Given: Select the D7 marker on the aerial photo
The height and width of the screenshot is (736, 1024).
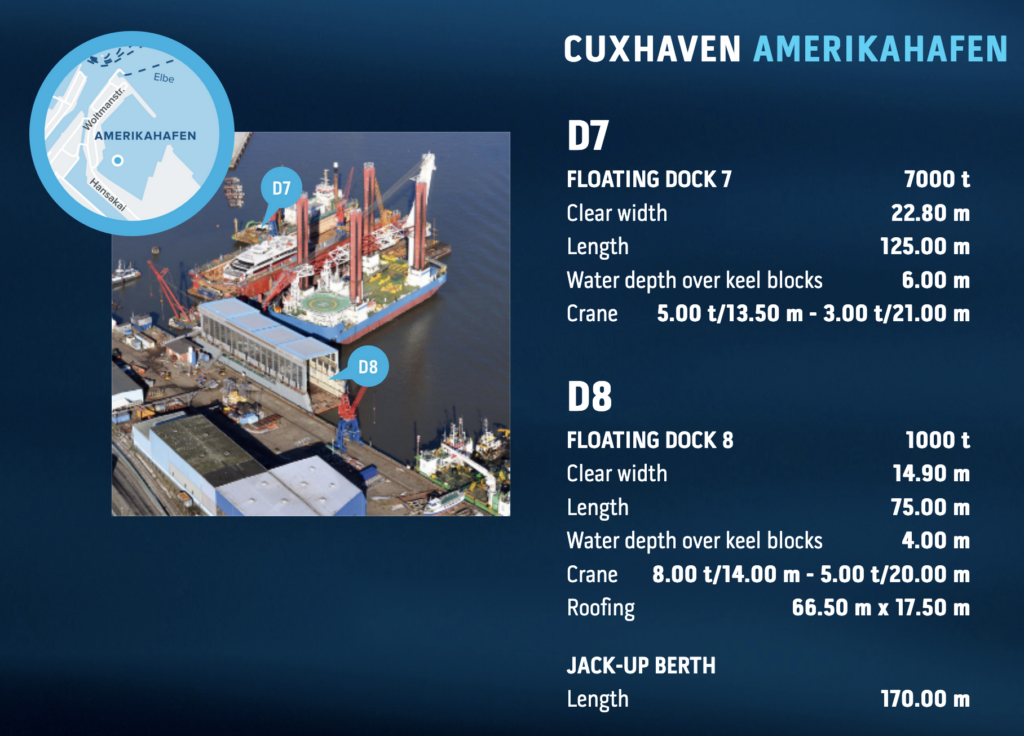Looking at the screenshot, I should pyautogui.click(x=281, y=188).
